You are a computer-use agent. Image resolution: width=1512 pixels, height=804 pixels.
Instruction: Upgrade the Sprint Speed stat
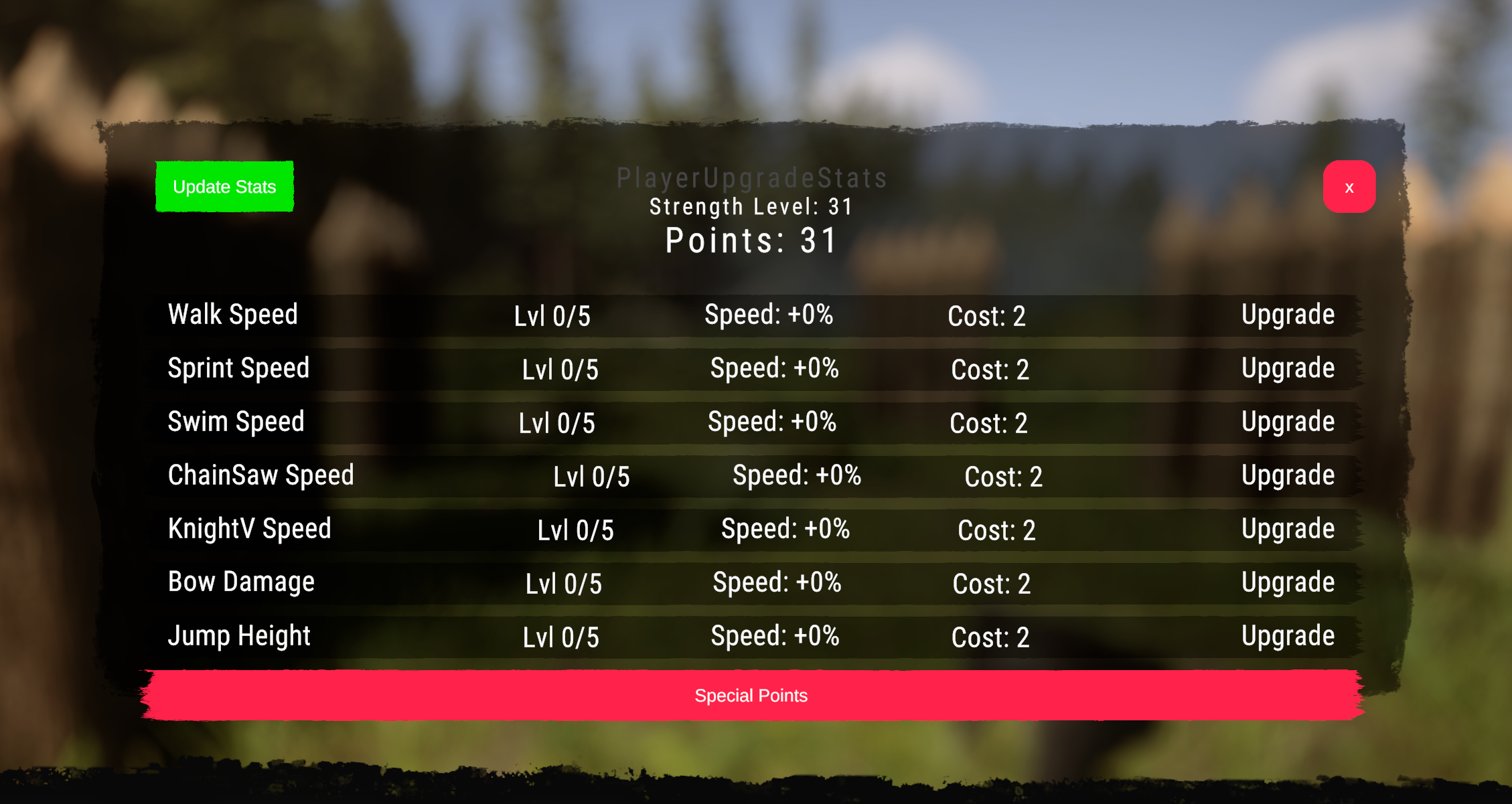(x=1287, y=368)
